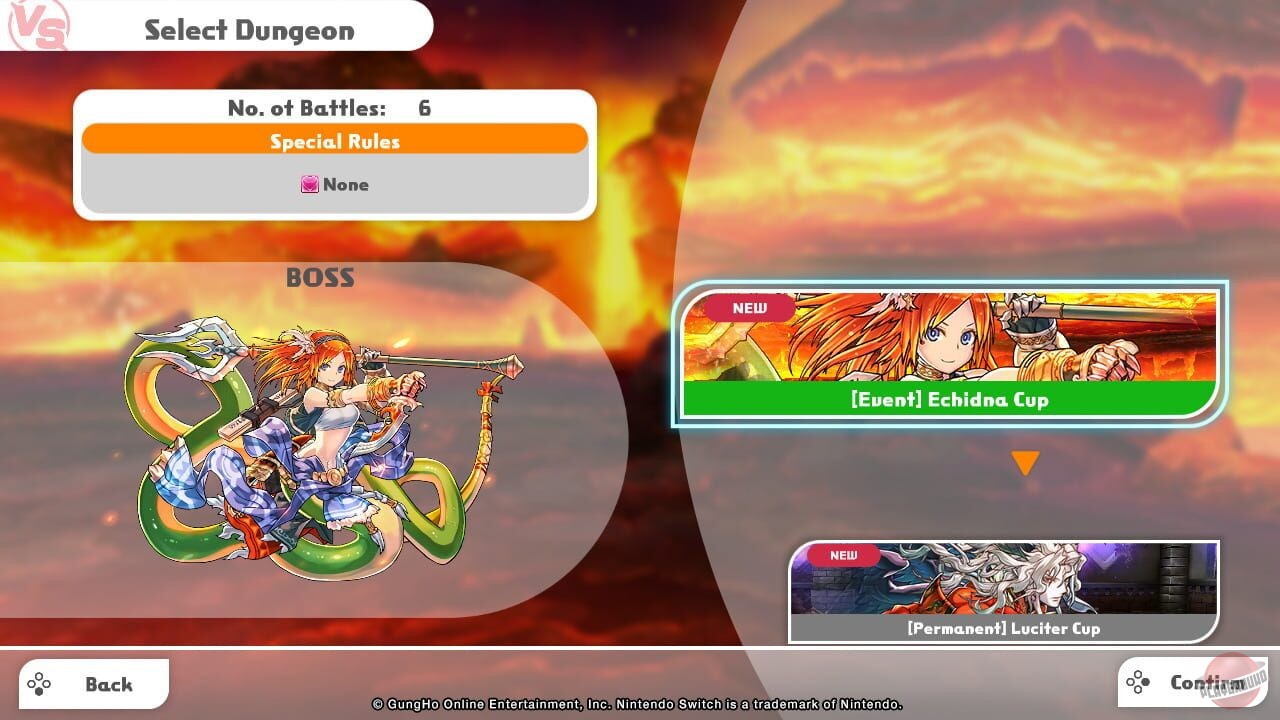Click the Select Dungeon title tab
This screenshot has width=1280, height=720.
click(x=250, y=30)
